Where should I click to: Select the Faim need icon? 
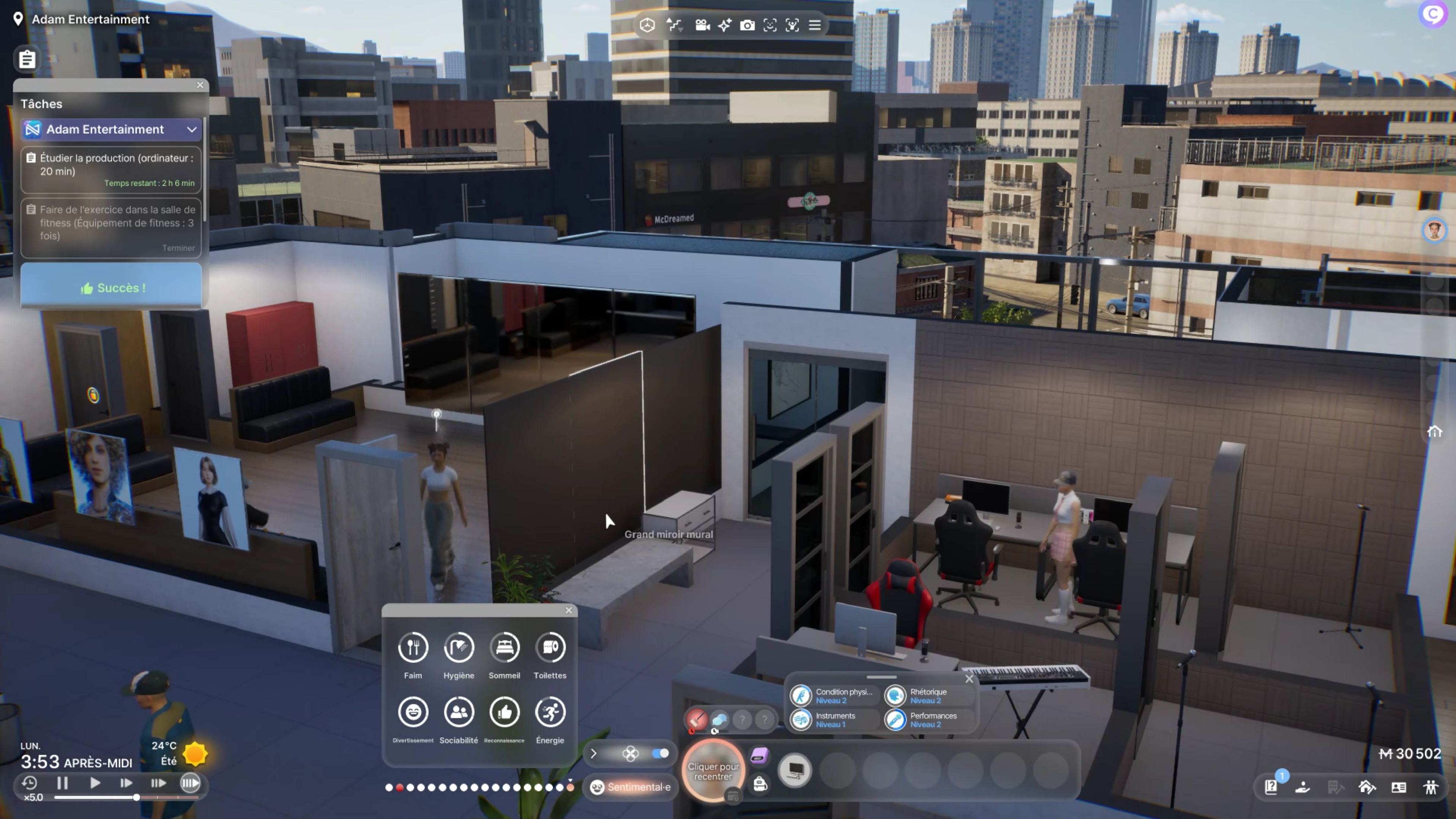pos(413,647)
